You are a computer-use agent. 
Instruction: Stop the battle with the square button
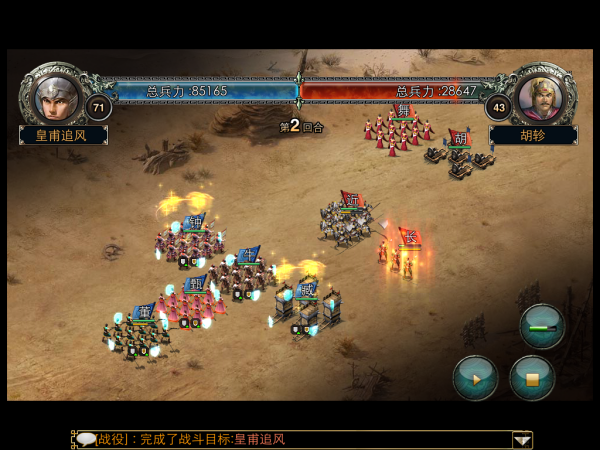click(x=532, y=378)
